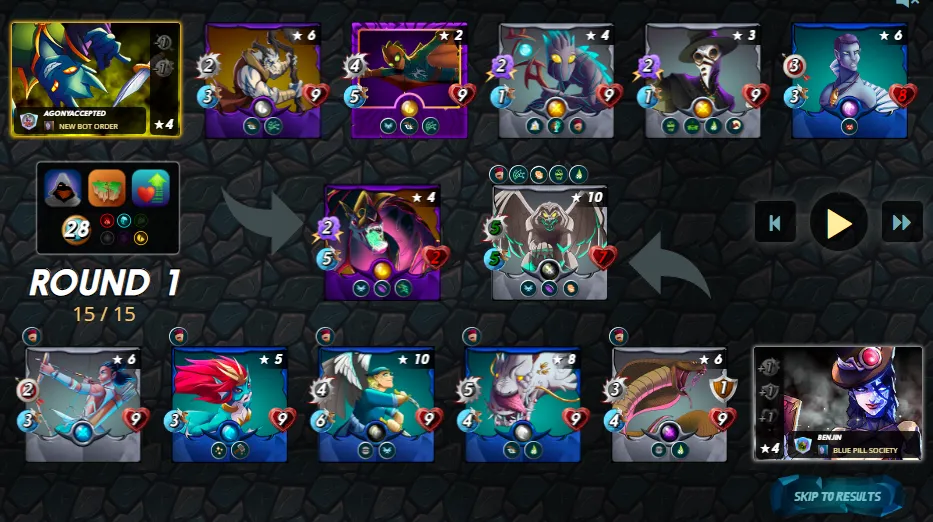Skip to results
Viewport: 933px width, 522px height.
[837, 496]
